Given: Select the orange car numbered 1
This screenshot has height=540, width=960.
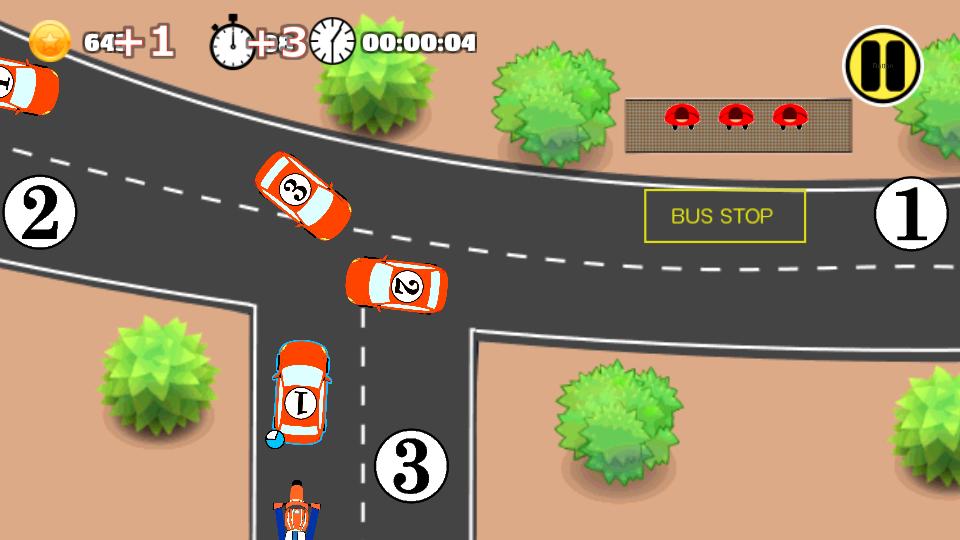Looking at the screenshot, I should coord(301,393).
